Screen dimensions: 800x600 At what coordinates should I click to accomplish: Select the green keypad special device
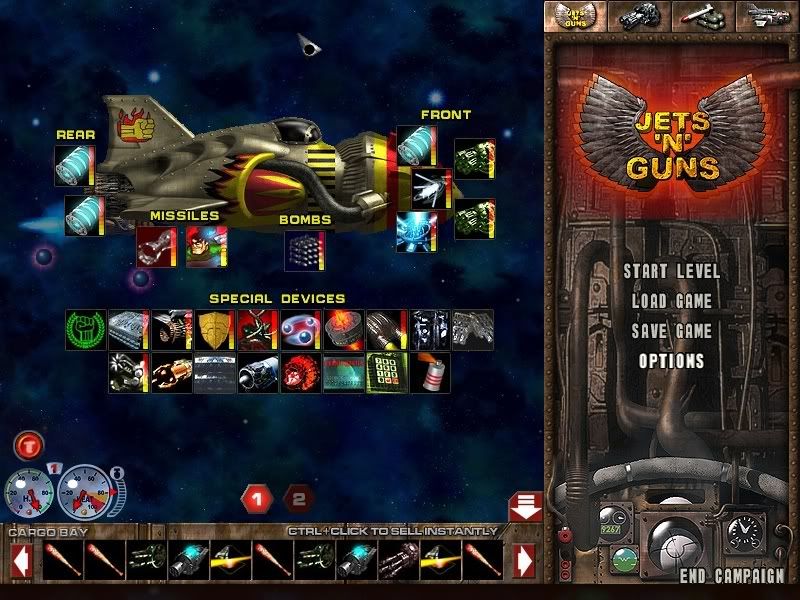pos(386,372)
